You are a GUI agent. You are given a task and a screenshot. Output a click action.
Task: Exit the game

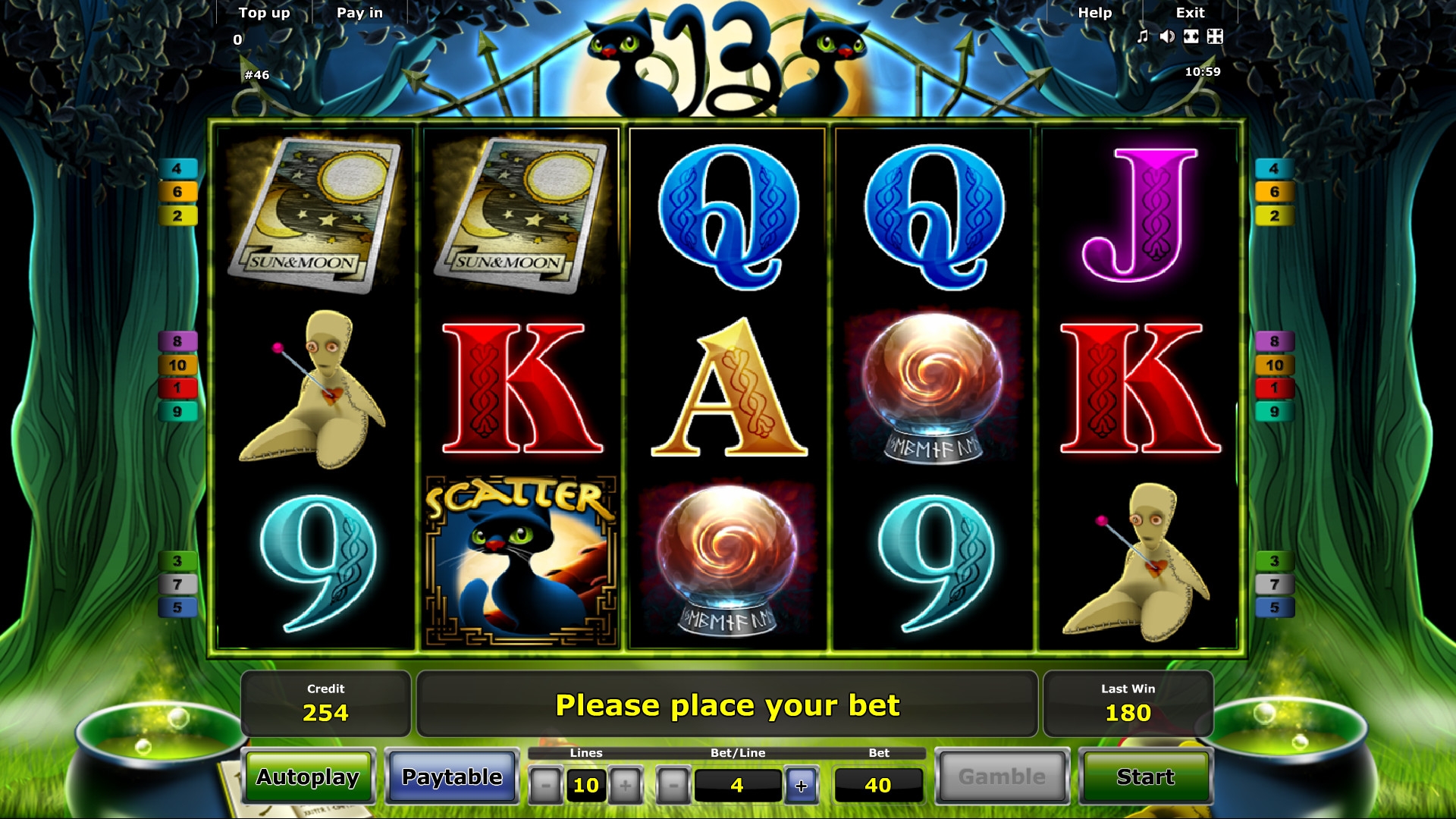[1190, 13]
